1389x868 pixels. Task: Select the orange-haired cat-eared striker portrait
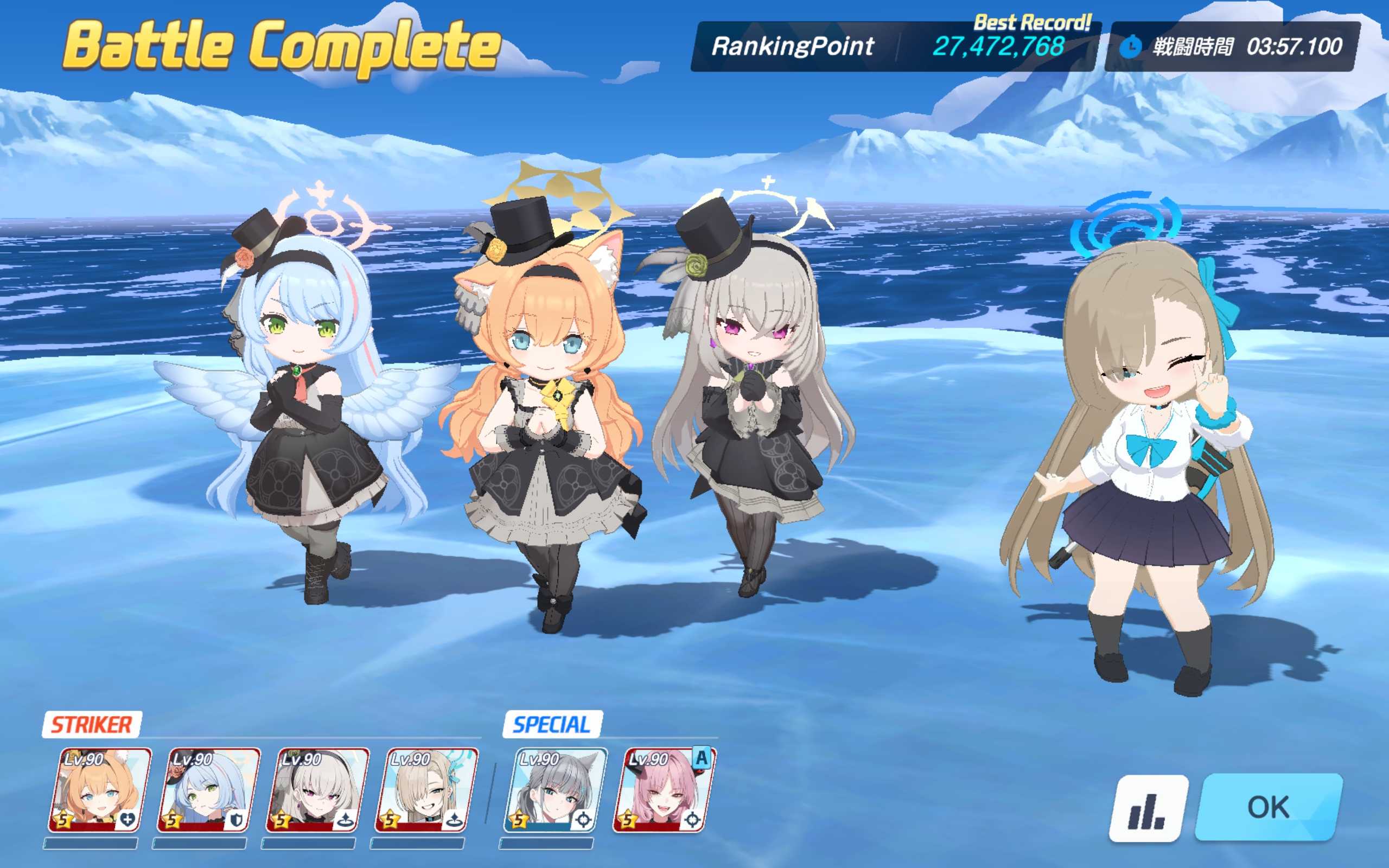[x=99, y=790]
